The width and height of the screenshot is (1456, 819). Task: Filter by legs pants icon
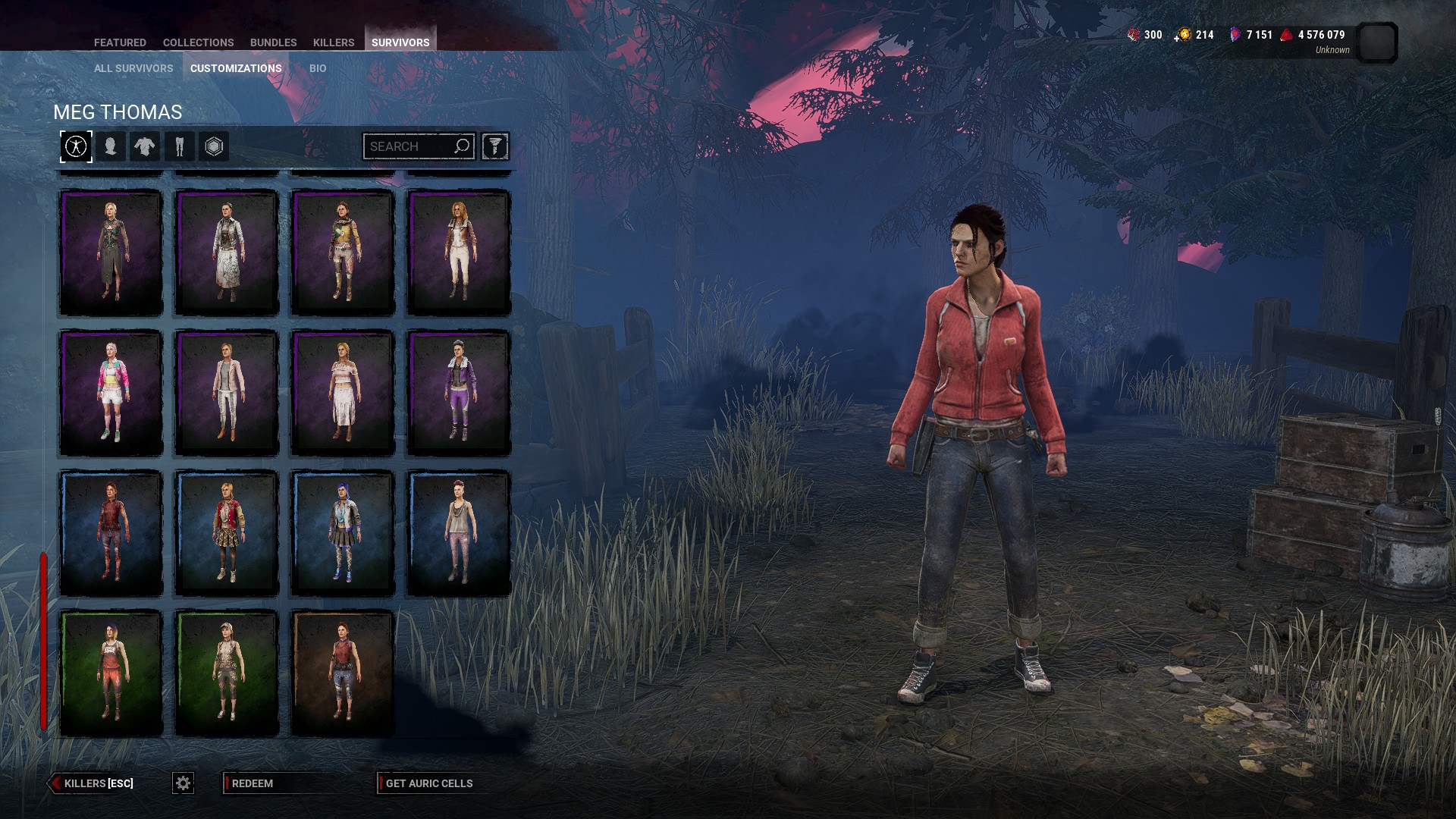180,146
